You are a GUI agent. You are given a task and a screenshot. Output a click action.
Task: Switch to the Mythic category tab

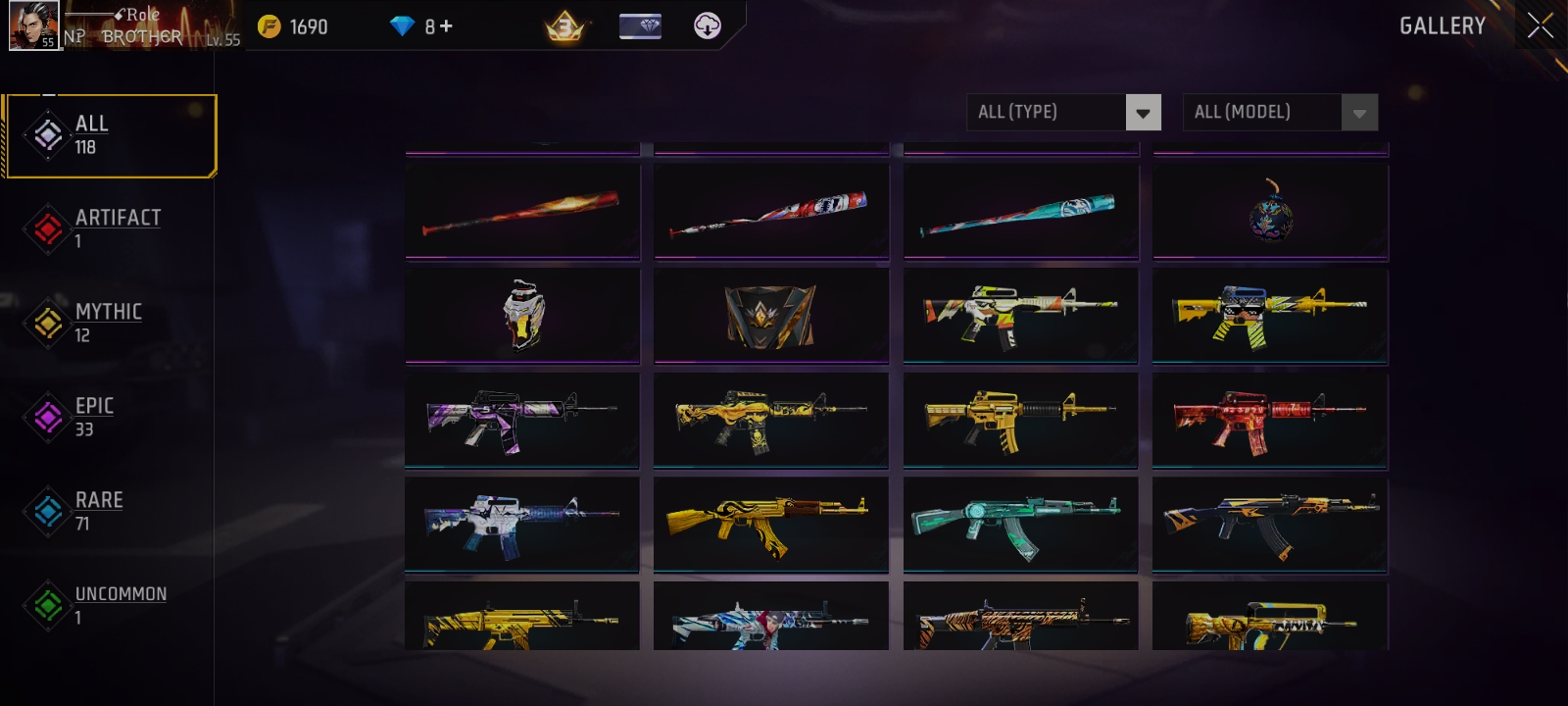tap(108, 322)
